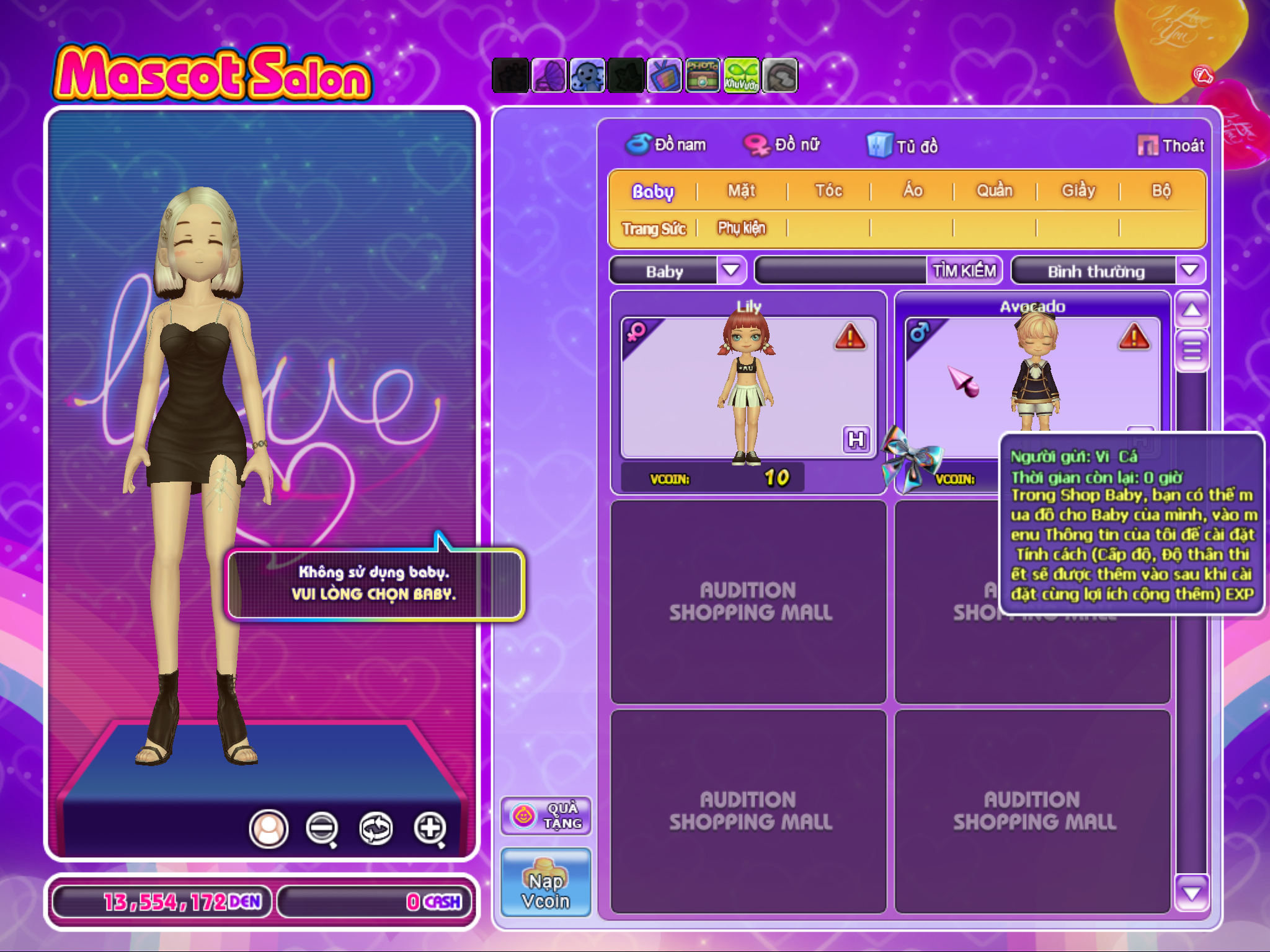Viewport: 1270px width, 952px height.
Task: Select the Phụ kiện accessories tab
Action: 742,229
